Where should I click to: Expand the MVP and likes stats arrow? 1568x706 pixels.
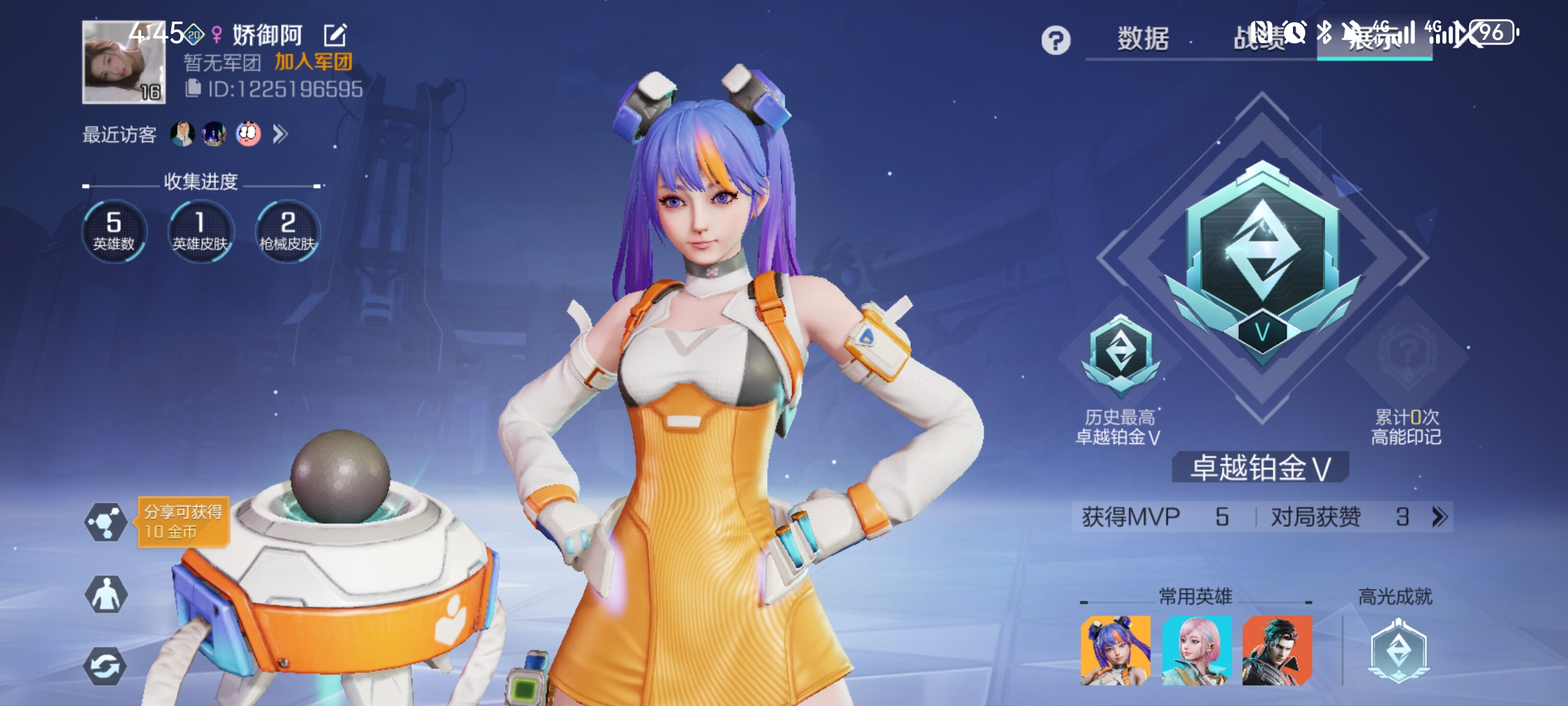1440,517
